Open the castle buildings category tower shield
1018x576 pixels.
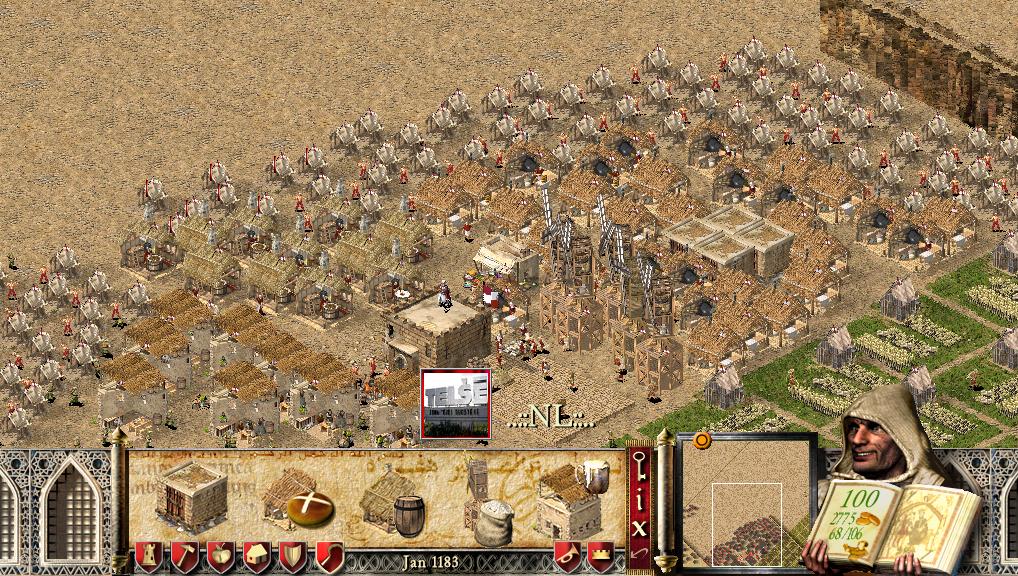coord(146,556)
